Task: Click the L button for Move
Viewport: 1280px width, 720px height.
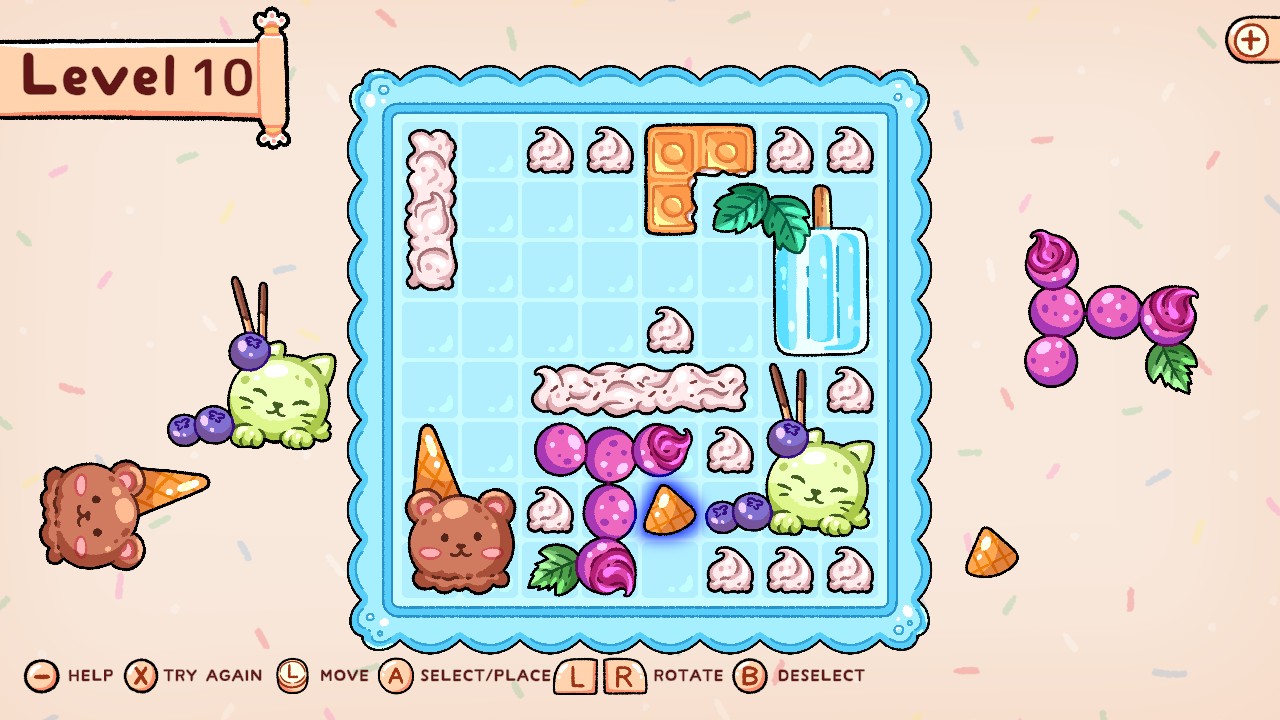Action: point(293,676)
